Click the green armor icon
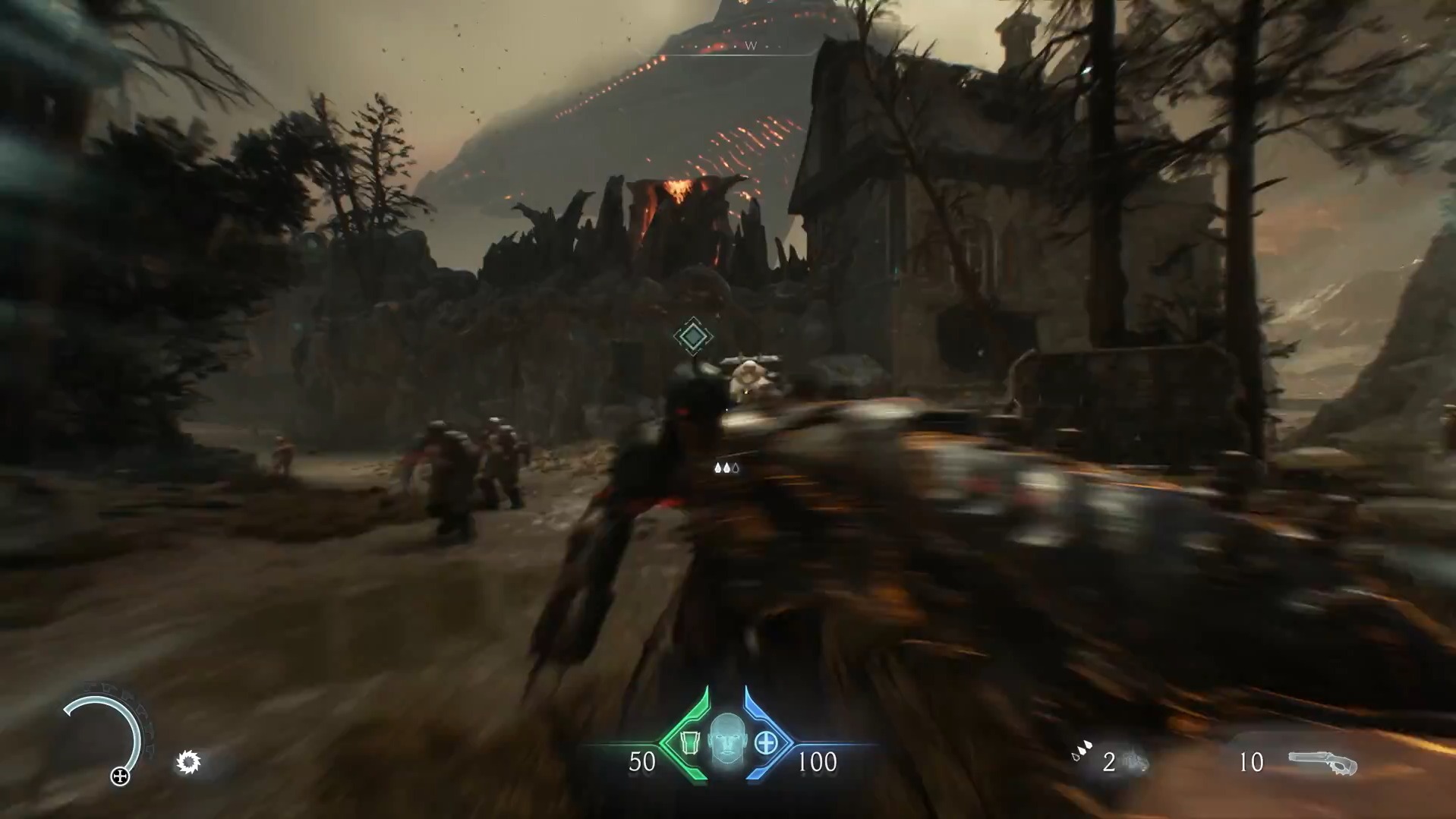1456x819 pixels. click(690, 742)
